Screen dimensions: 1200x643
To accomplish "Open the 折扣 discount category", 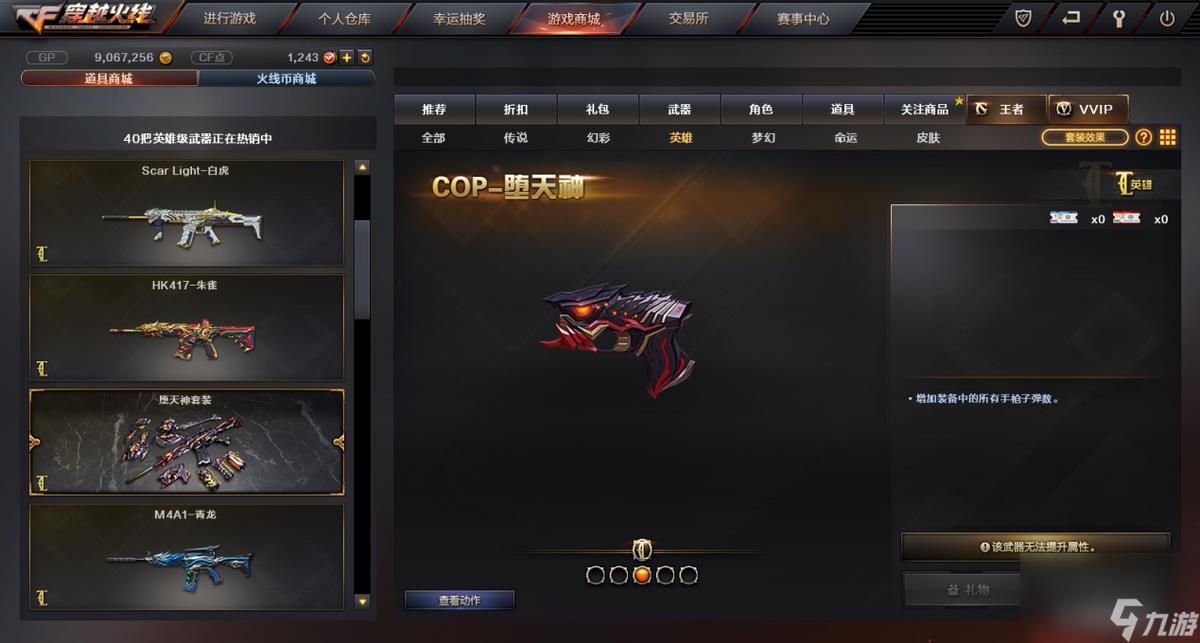I will 516,109.
